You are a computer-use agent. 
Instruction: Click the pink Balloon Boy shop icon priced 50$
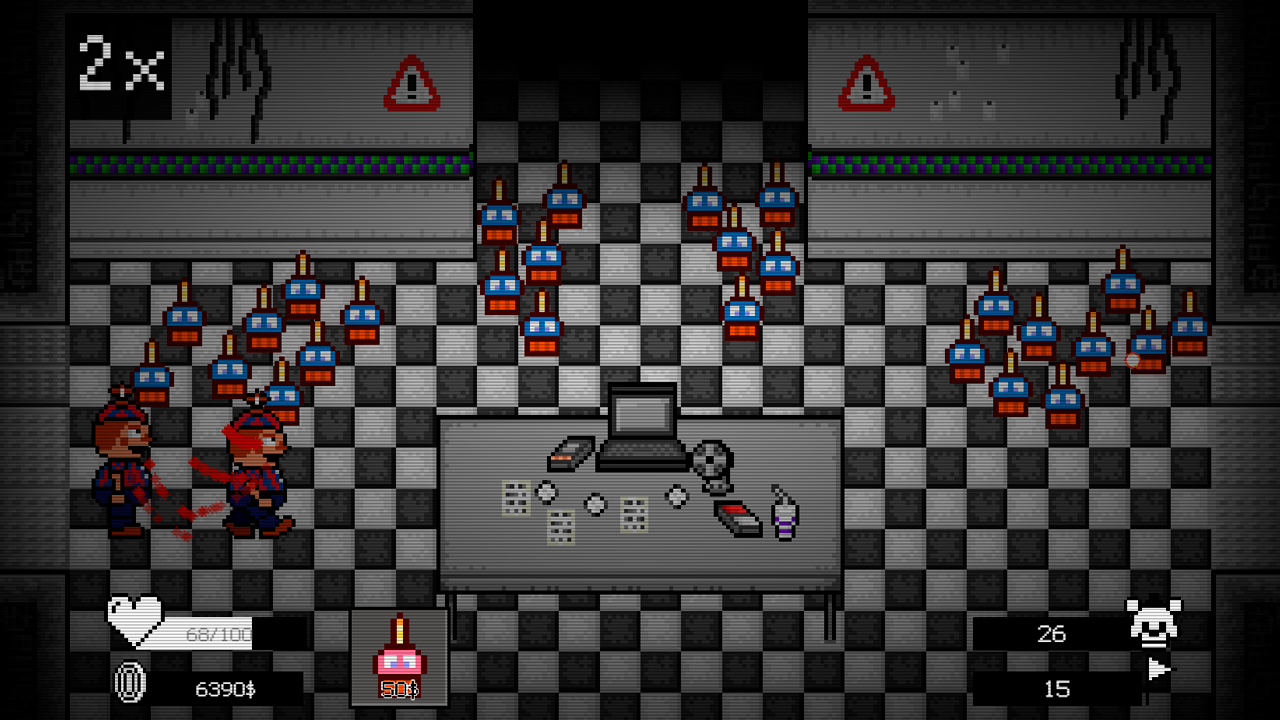pyautogui.click(x=399, y=648)
